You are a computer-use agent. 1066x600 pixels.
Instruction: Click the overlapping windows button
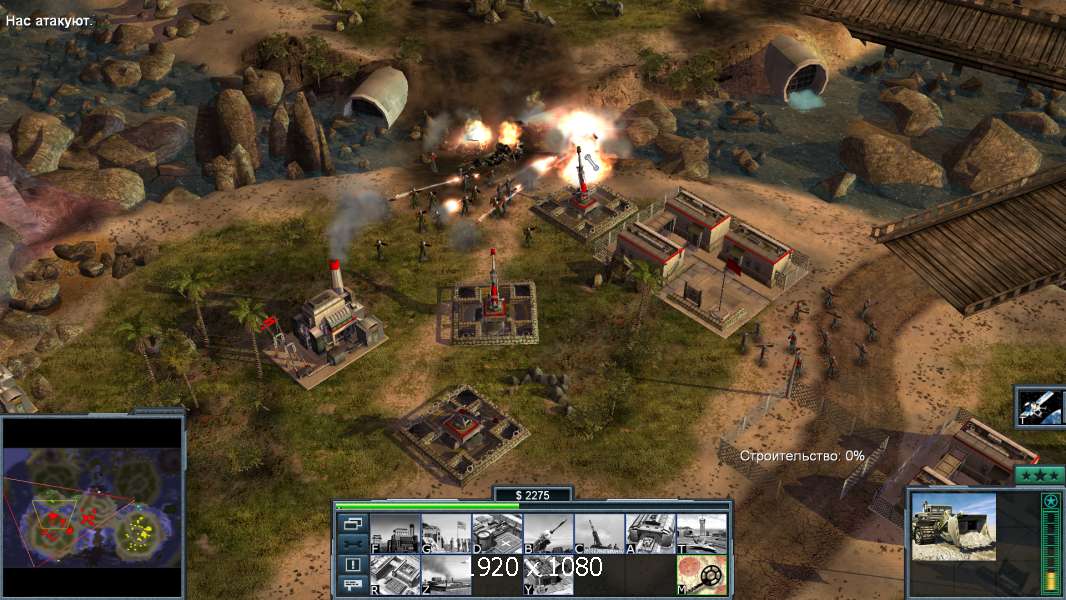tap(352, 523)
